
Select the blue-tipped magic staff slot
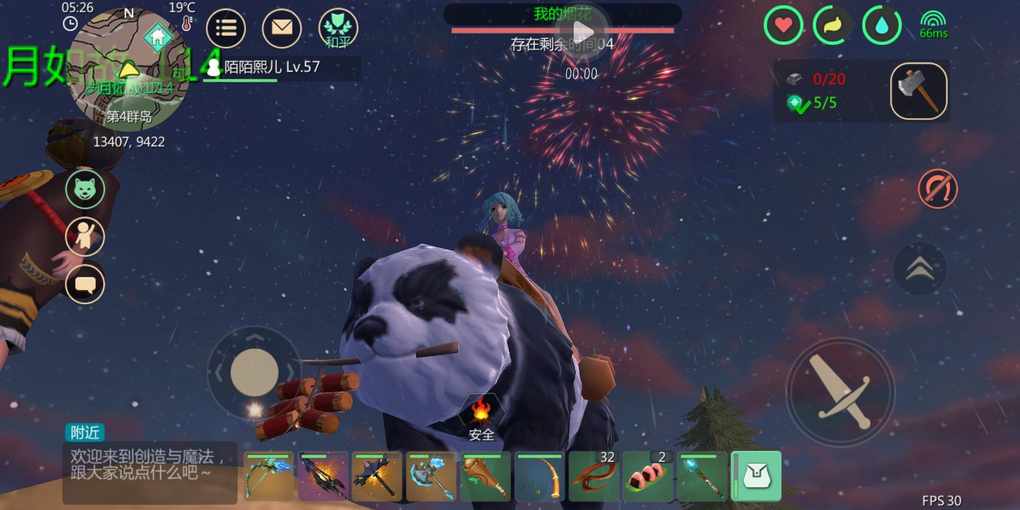click(702, 476)
